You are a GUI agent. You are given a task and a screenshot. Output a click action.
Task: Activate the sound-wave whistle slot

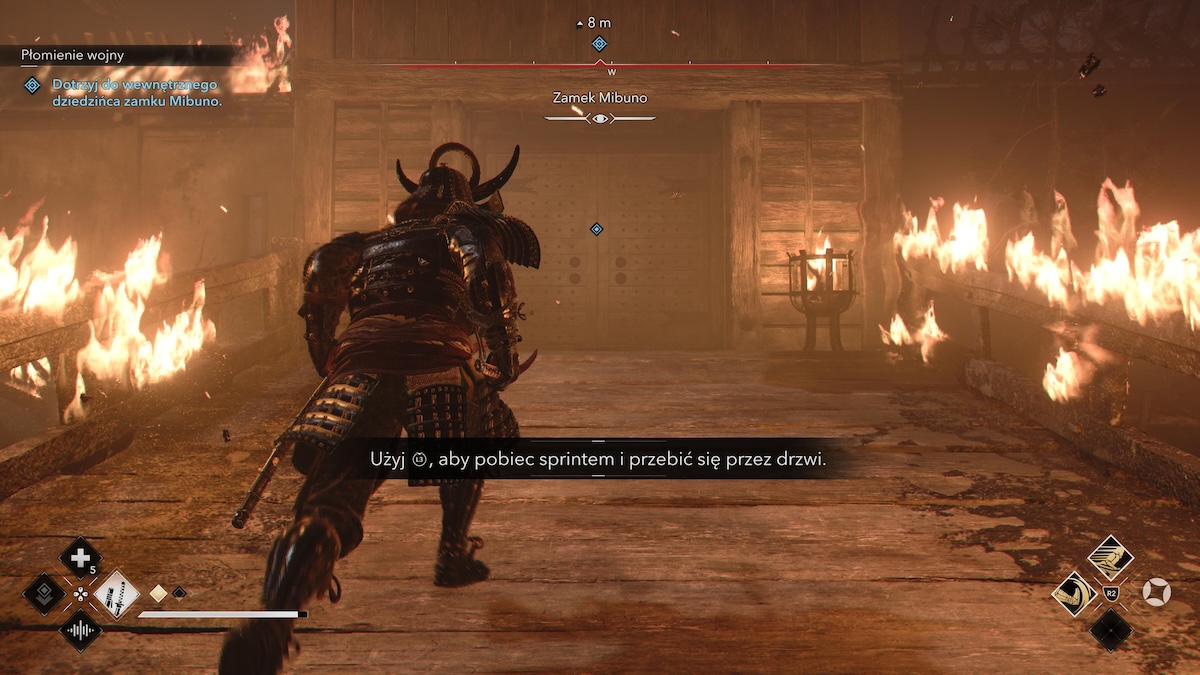click(x=80, y=631)
